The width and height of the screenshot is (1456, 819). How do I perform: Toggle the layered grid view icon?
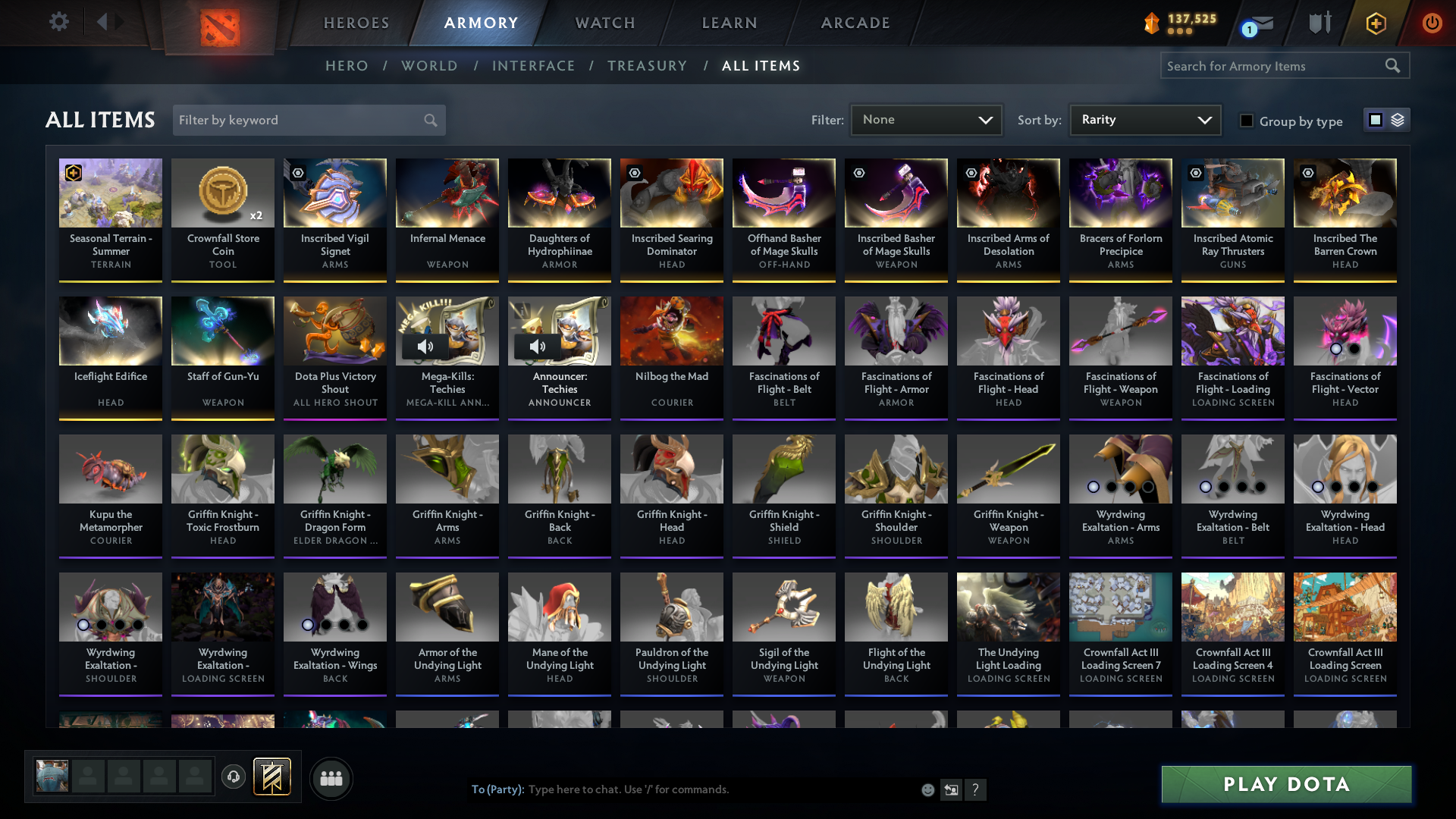1396,119
